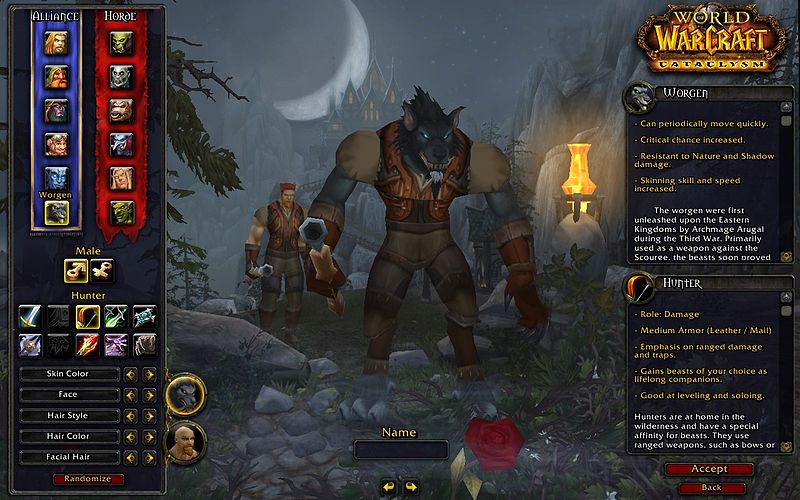Pick the Orc race under Horde
Screen dimensions: 800x500
[121, 42]
